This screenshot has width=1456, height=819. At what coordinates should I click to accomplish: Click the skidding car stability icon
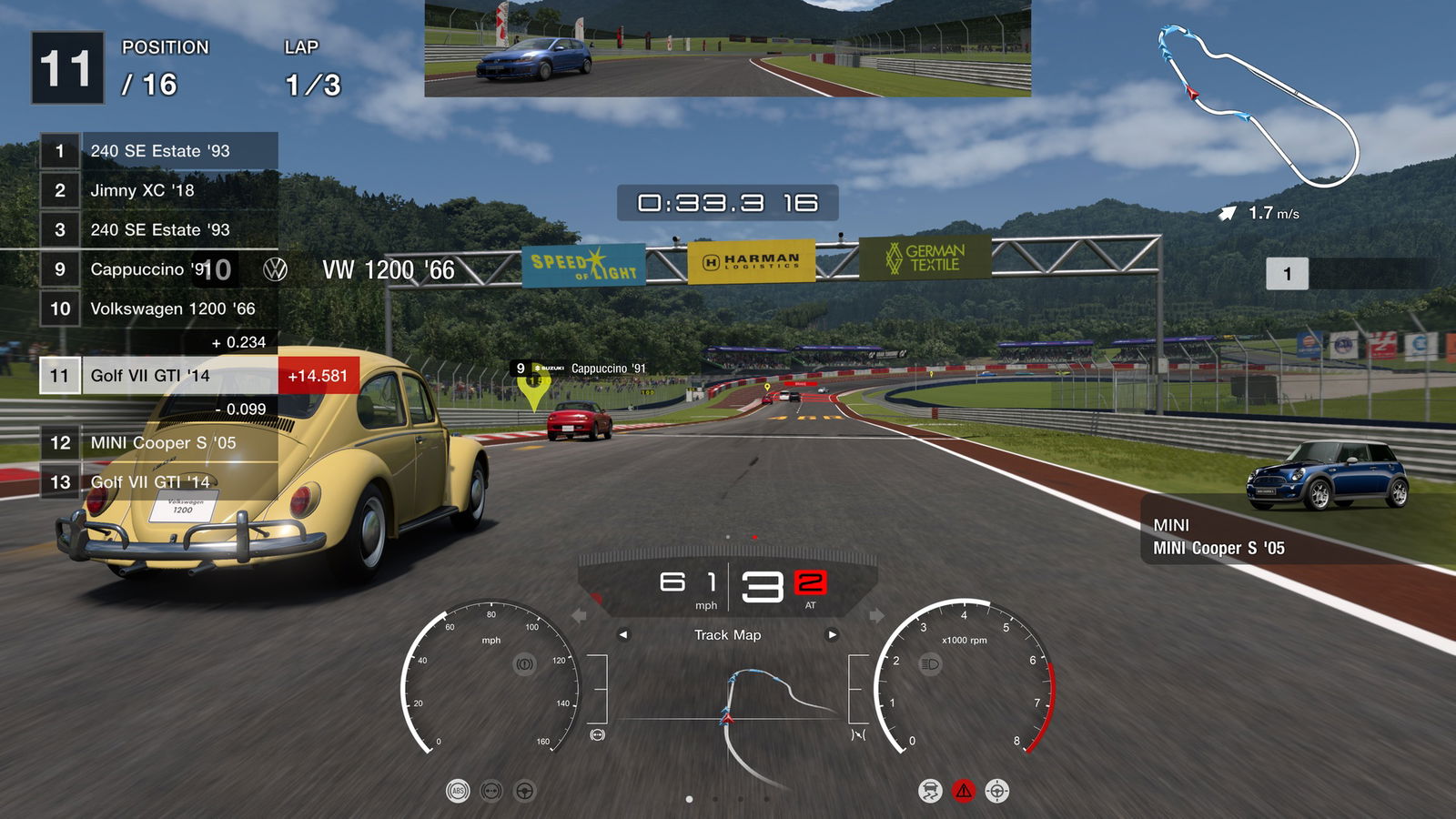(932, 791)
